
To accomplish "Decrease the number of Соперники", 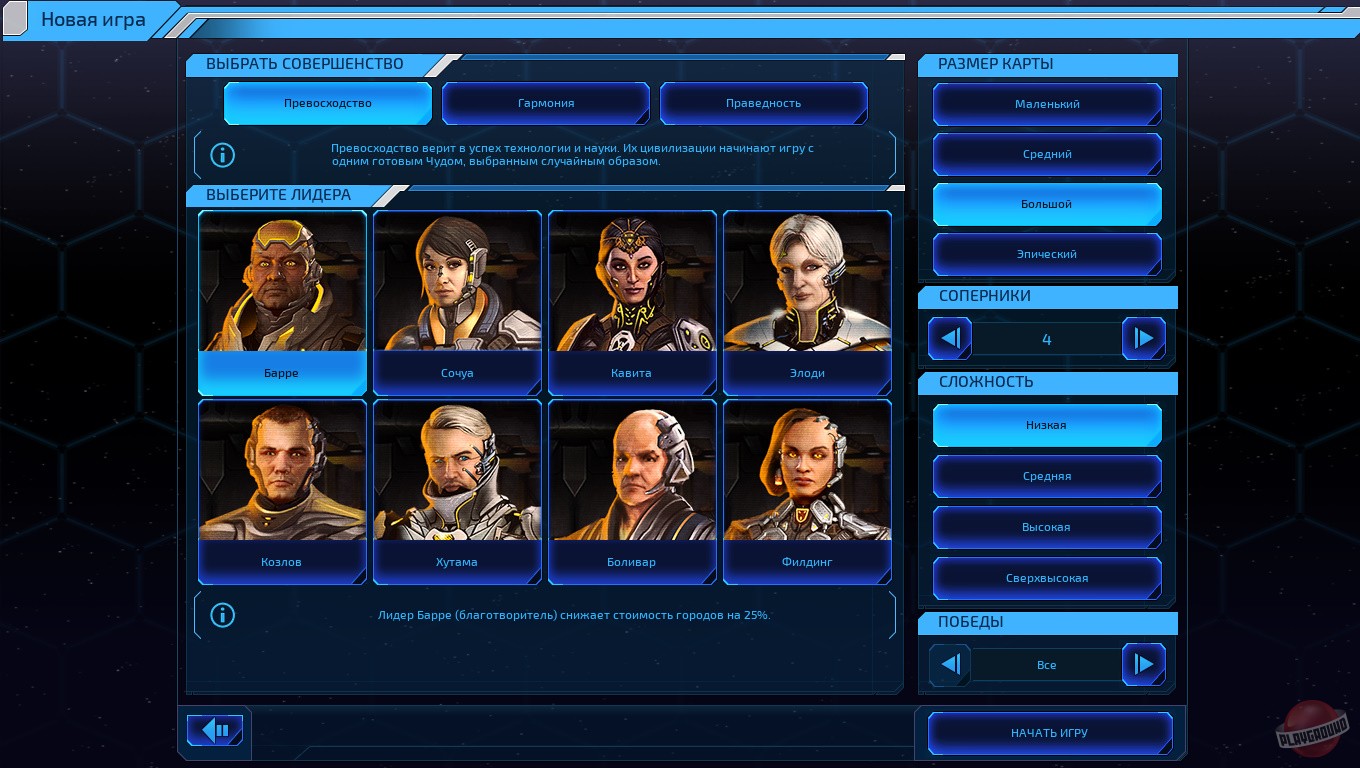I will click(x=950, y=339).
